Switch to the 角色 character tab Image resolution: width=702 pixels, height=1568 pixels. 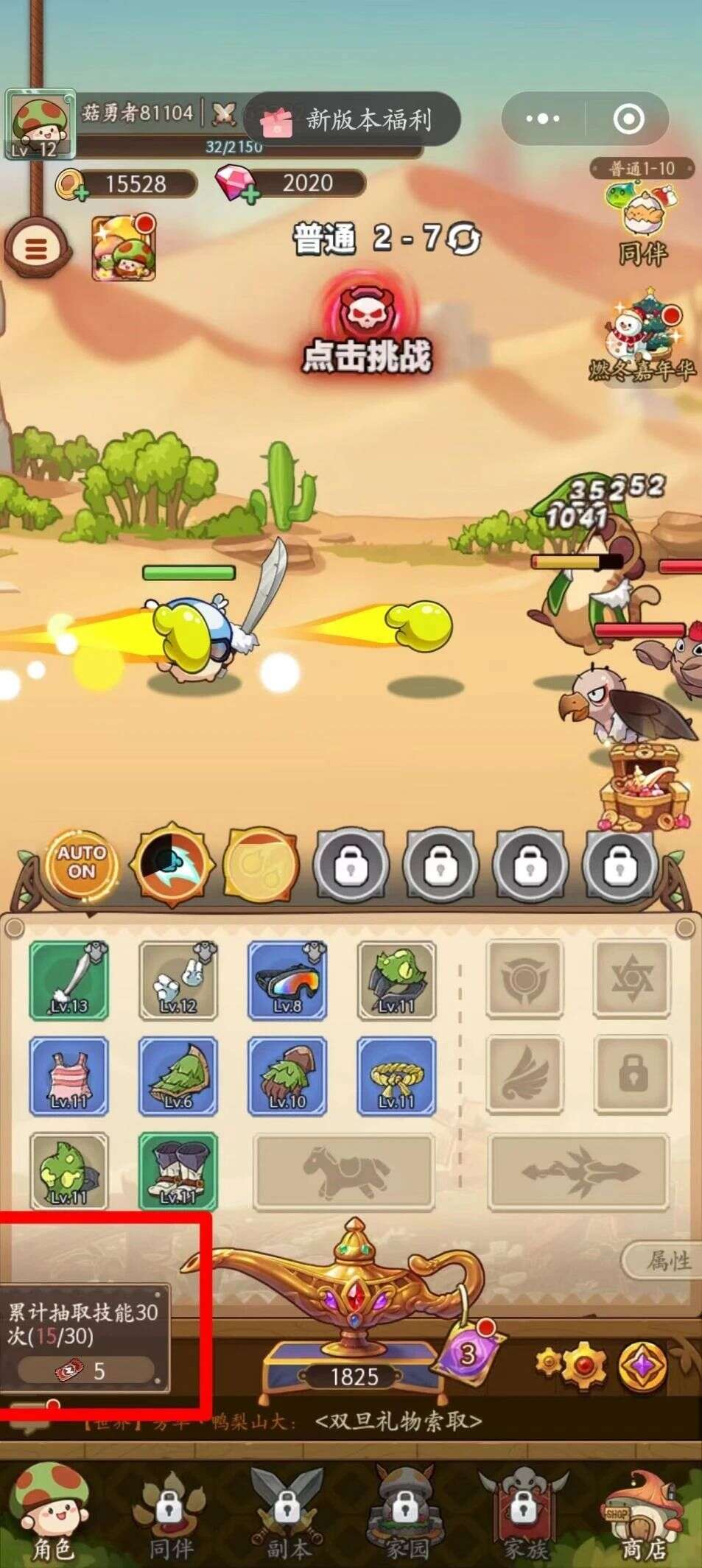point(52,1517)
